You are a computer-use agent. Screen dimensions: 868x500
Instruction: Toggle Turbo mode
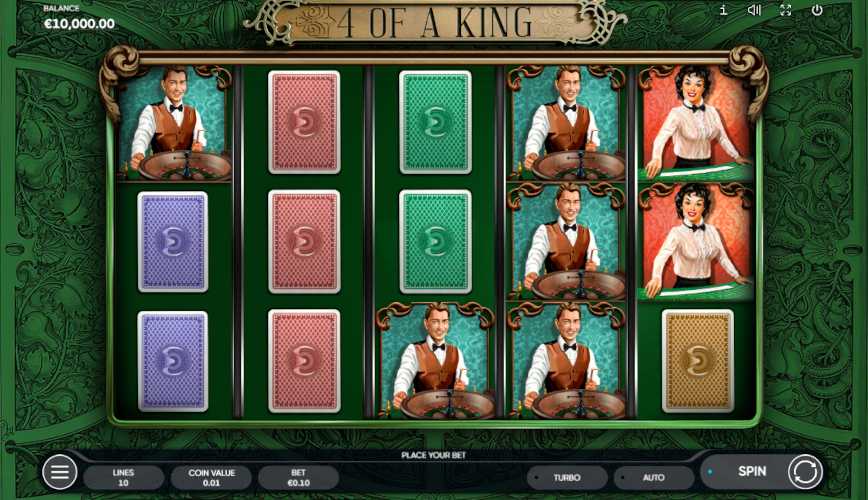567,478
